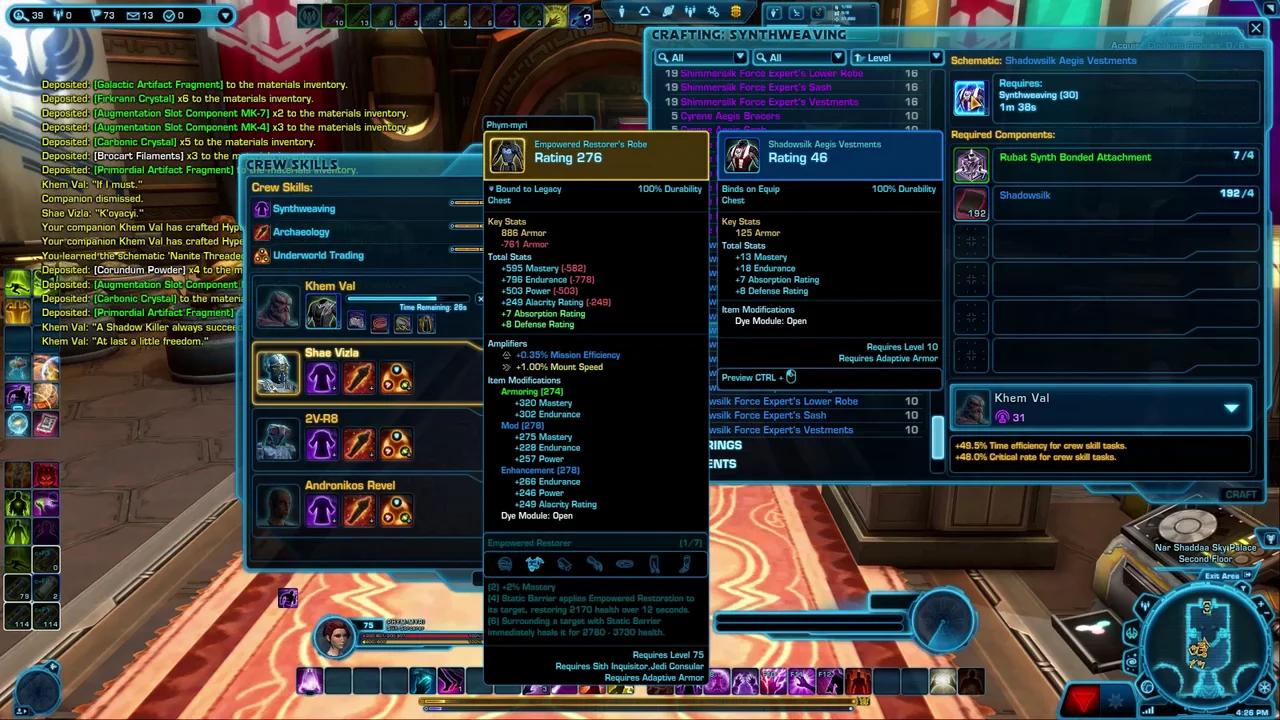1280x720 pixels.
Task: Open the social group icon in top bar
Action: pyautogui.click(x=690, y=11)
